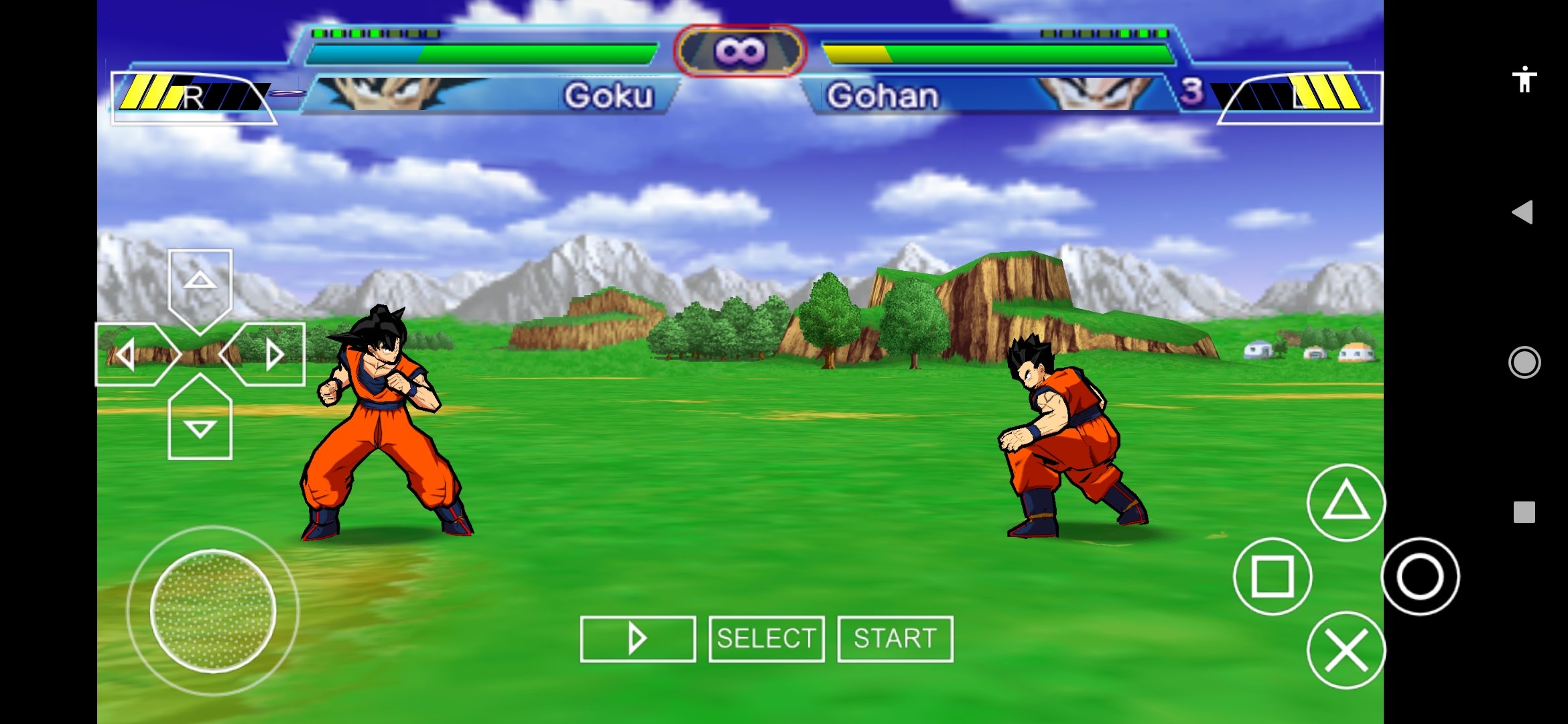Tap the D-pad left arrow
Image resolution: width=1568 pixels, height=724 pixels.
pos(132,354)
